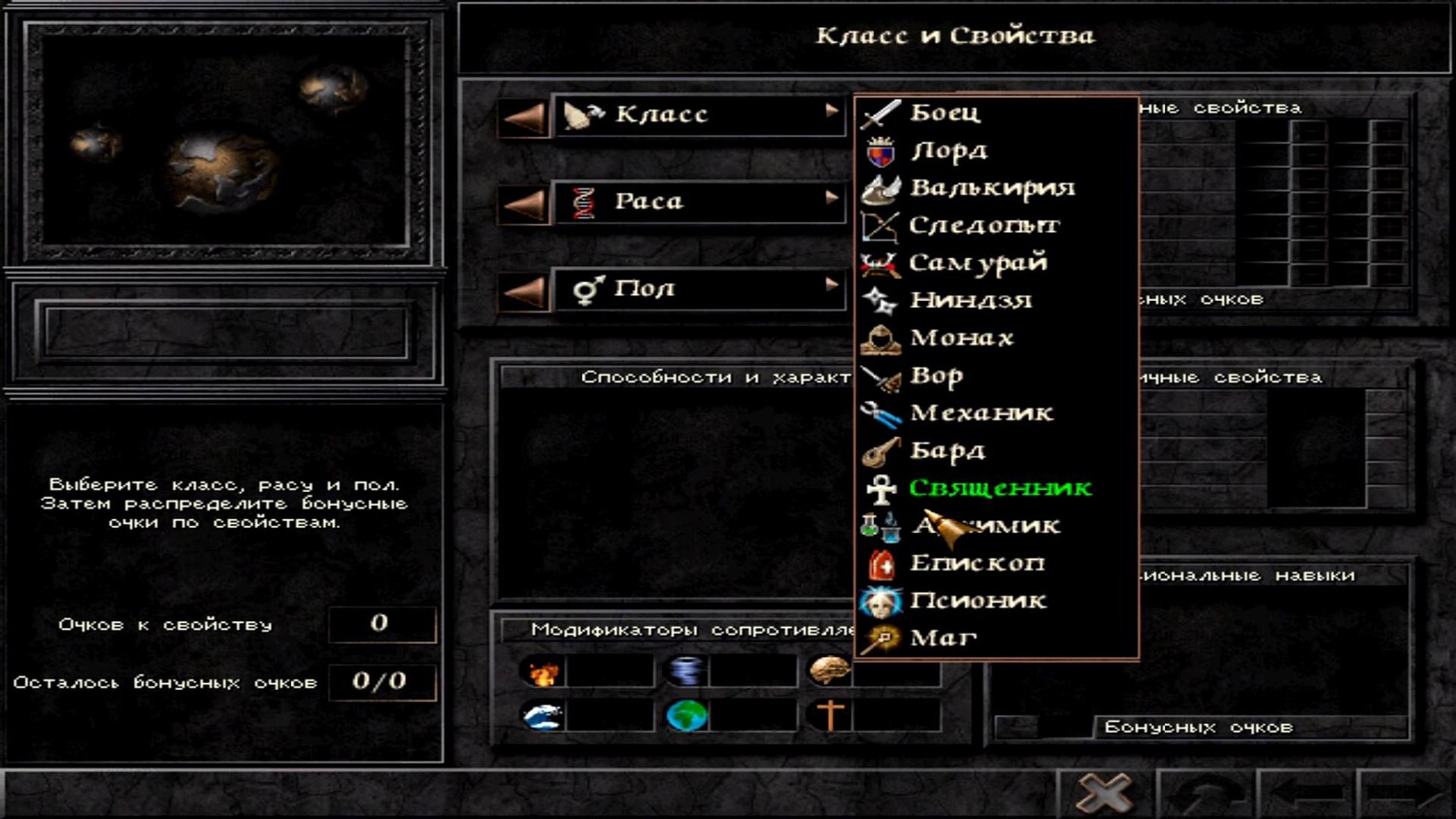Click the left arrow beside Пол
Screen dimensions: 1456x819
tap(525, 291)
